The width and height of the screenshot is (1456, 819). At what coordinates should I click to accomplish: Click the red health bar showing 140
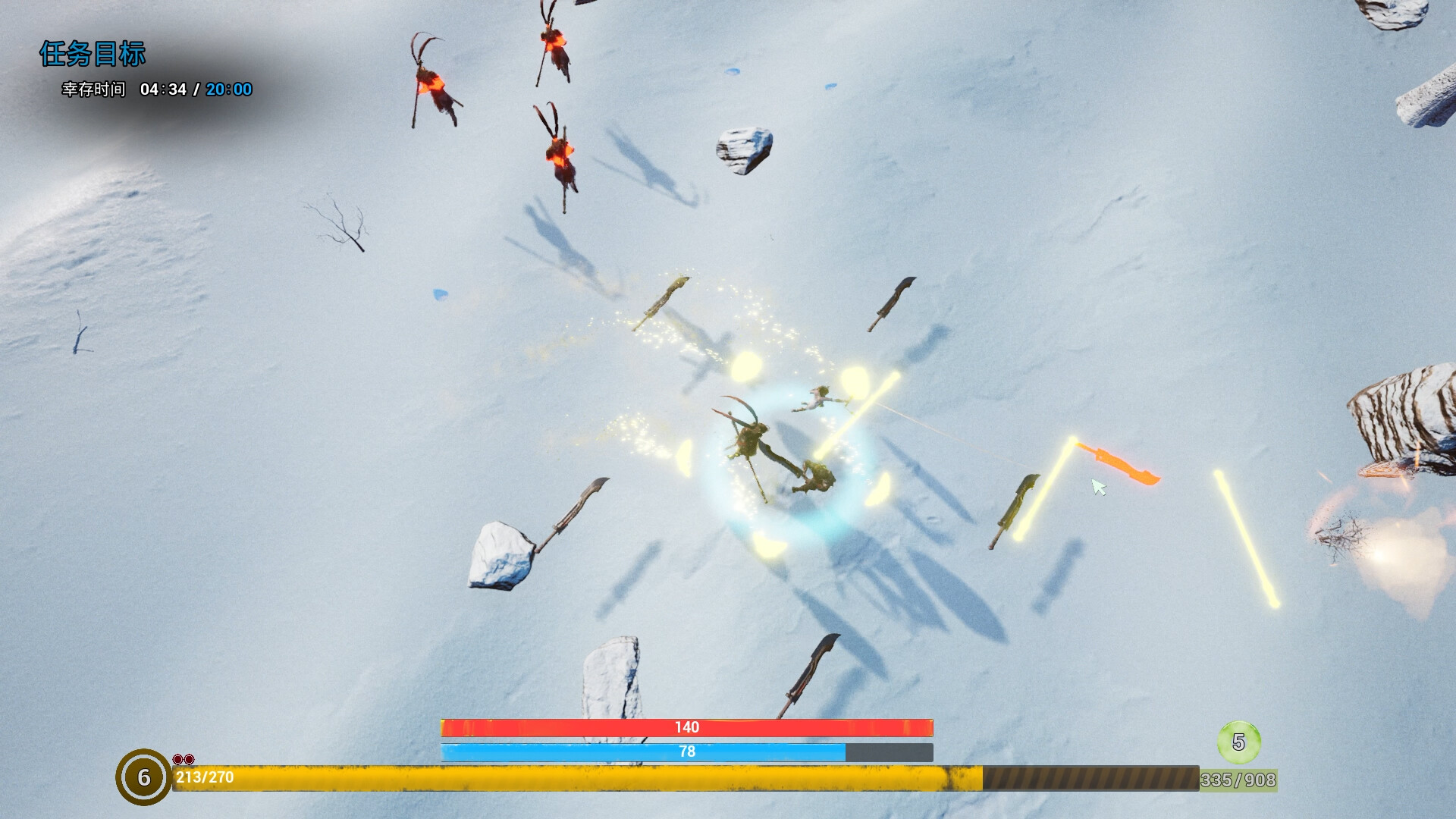click(686, 726)
